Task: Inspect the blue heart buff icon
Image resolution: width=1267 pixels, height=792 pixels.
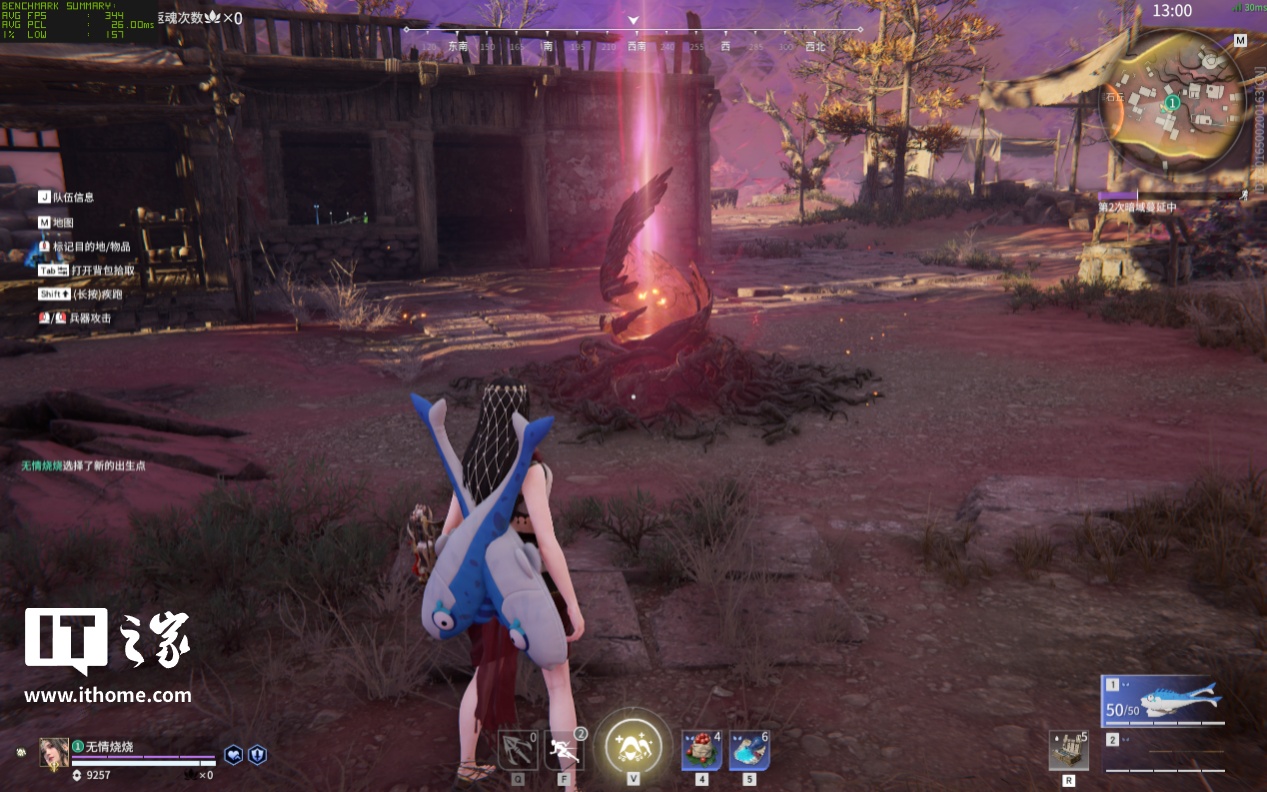Action: pyautogui.click(x=233, y=755)
